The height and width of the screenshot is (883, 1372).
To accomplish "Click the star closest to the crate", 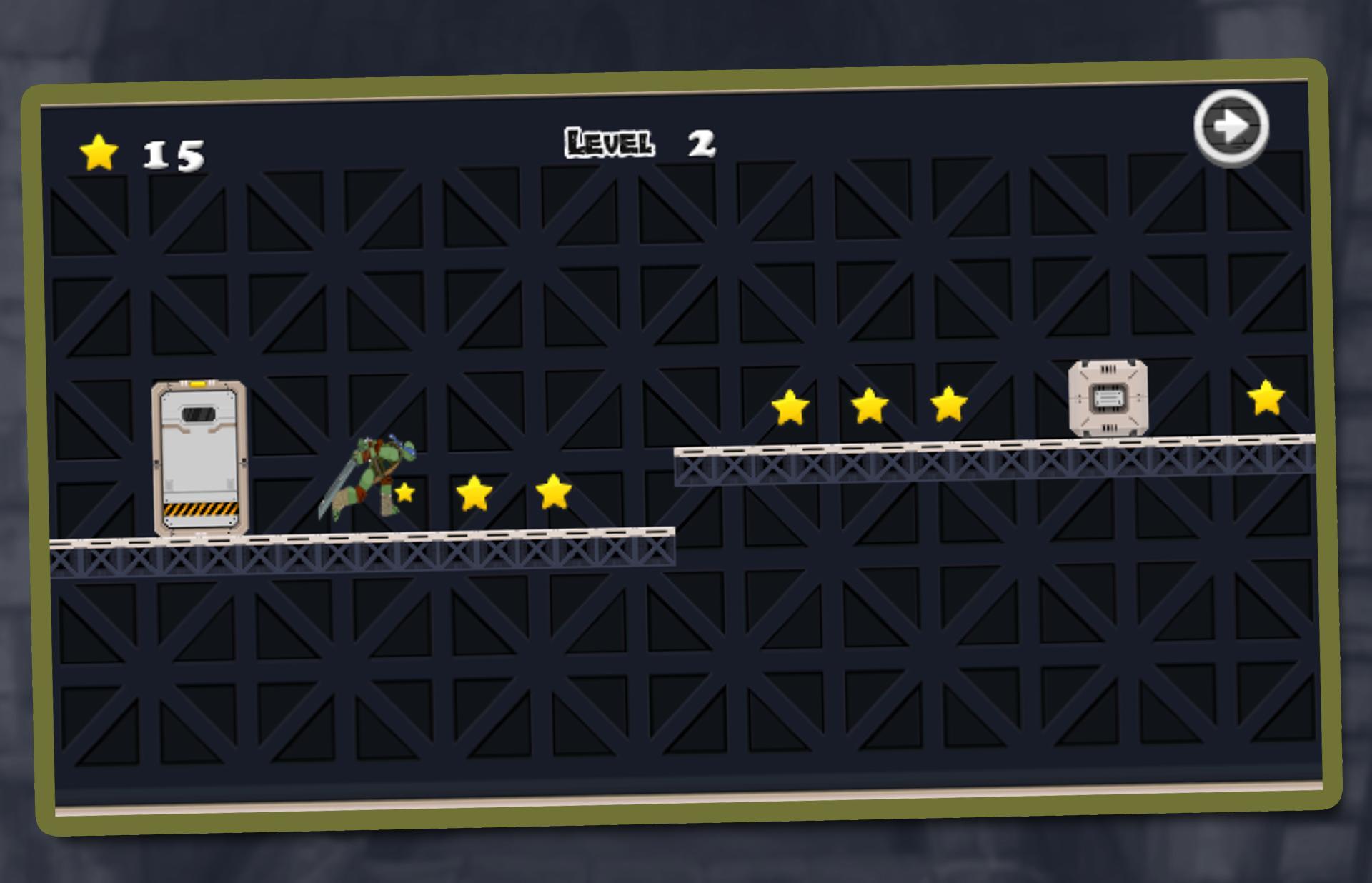I will coord(948,402).
